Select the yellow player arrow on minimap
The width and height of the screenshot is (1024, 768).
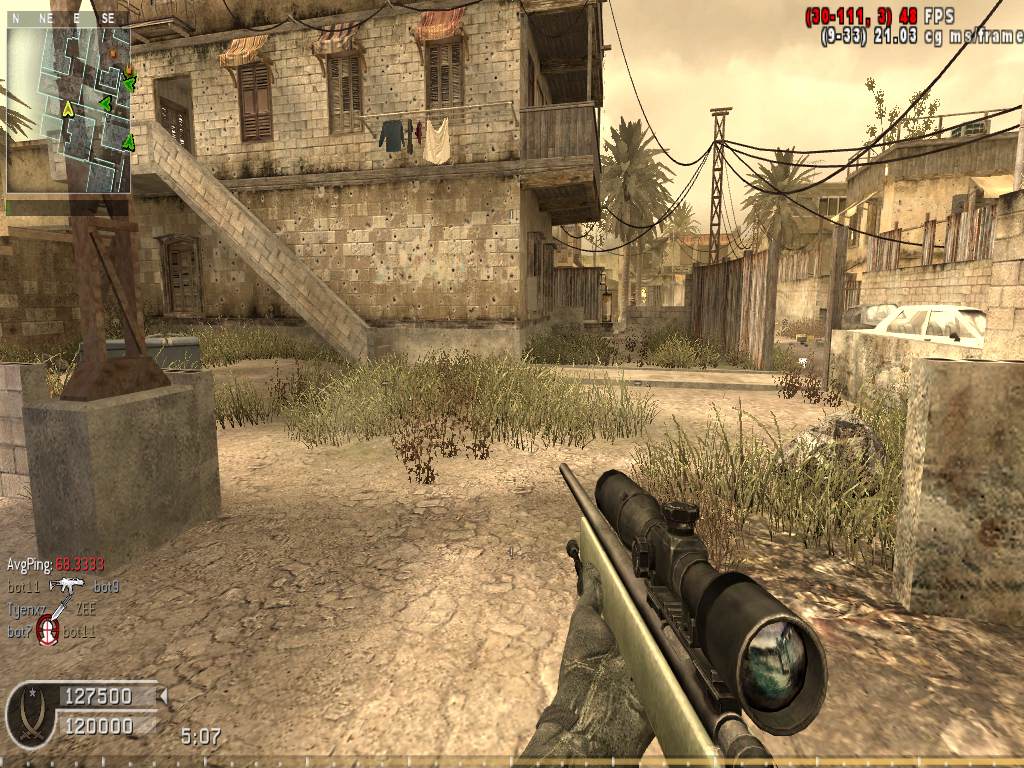click(x=68, y=108)
